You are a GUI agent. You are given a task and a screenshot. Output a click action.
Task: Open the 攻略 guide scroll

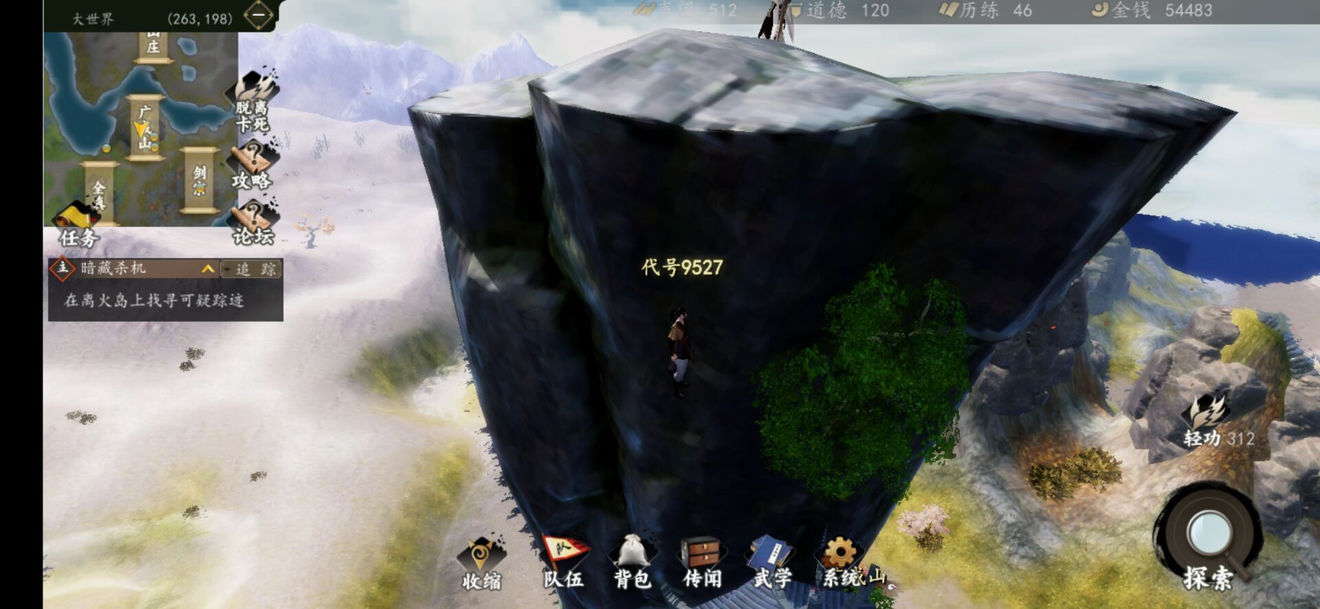pyautogui.click(x=253, y=163)
